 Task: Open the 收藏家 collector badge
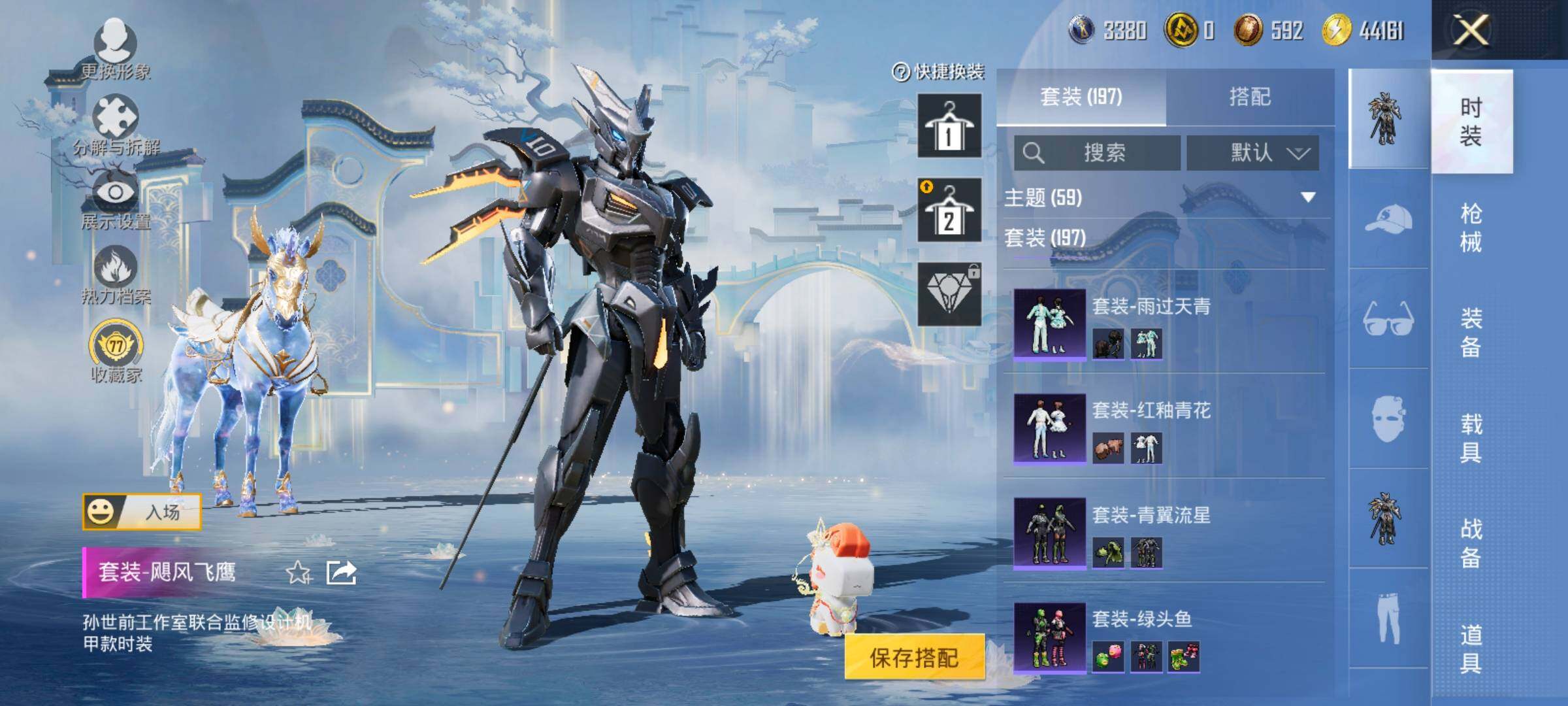(x=116, y=350)
